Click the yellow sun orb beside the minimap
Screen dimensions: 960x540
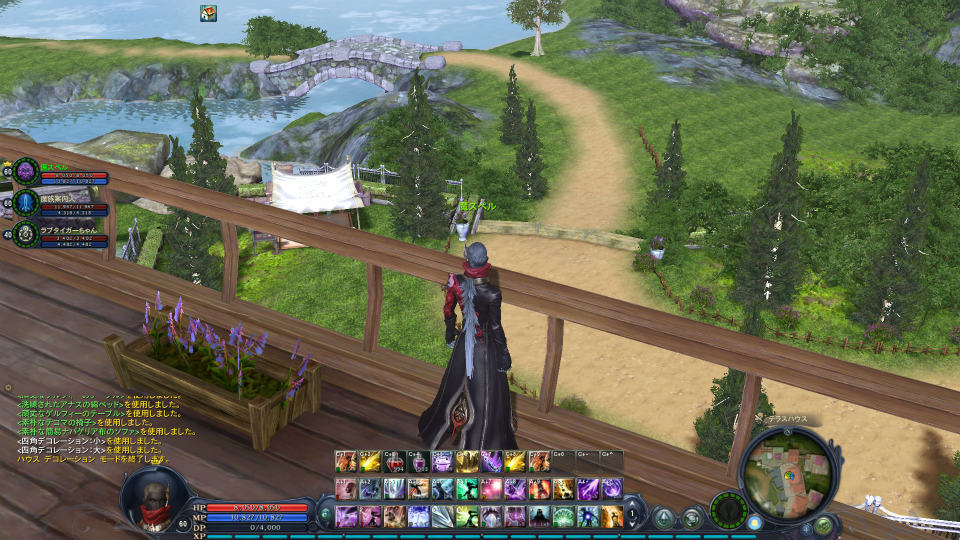coord(755,522)
